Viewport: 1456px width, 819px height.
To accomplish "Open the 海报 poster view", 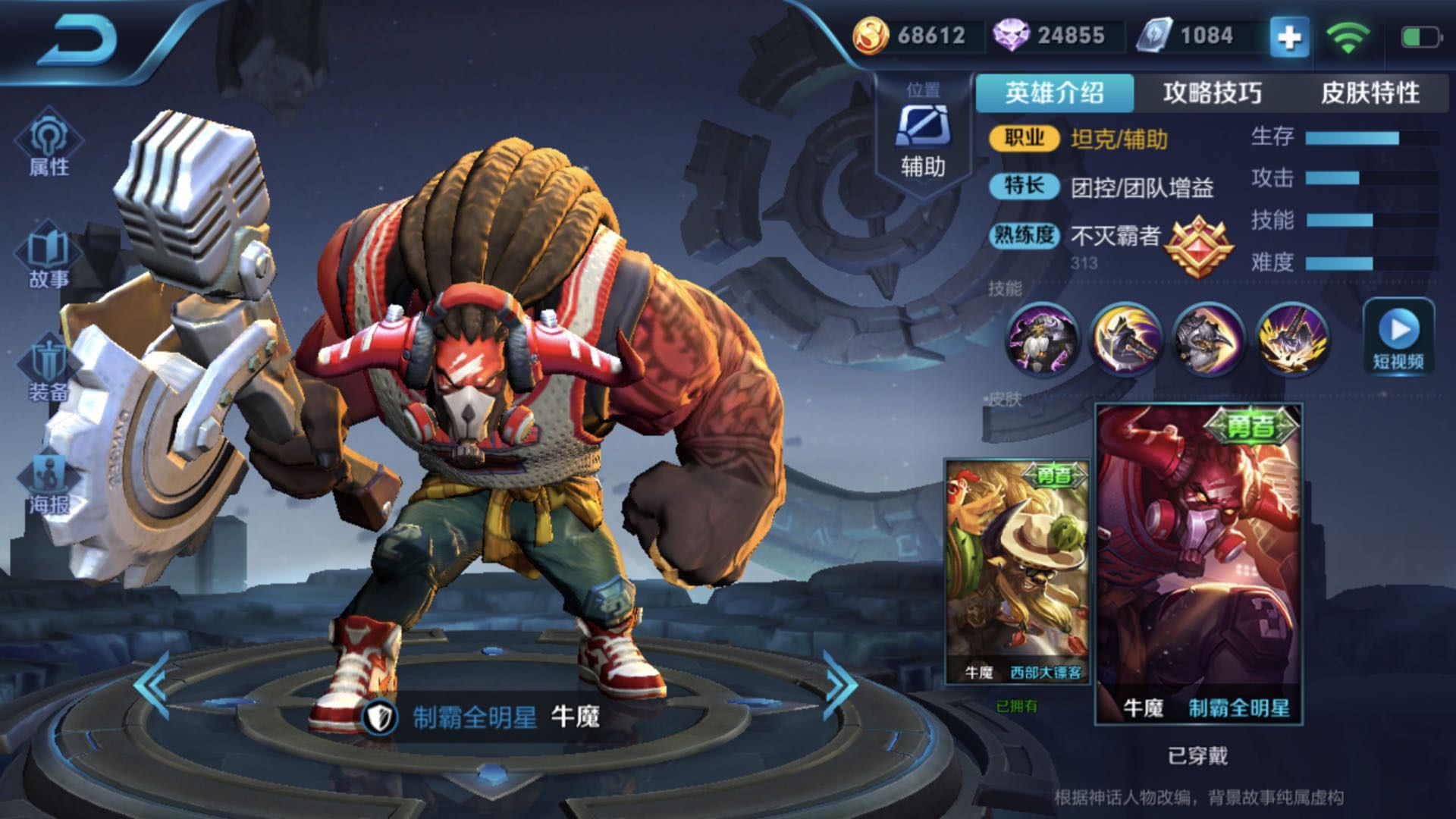I will pyautogui.click(x=49, y=483).
